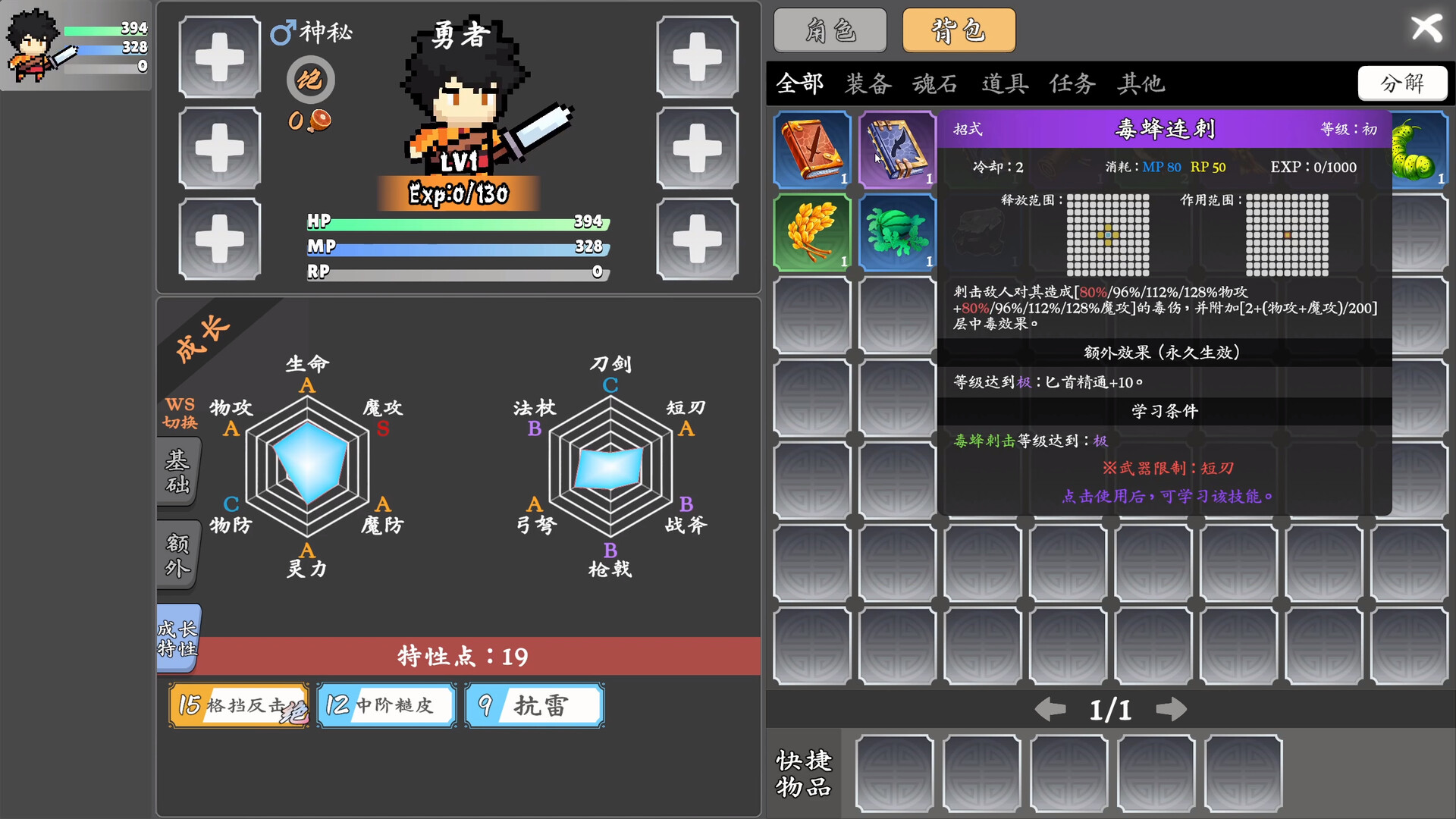Toggle the 中阶糙皮 trait

pos(386,704)
